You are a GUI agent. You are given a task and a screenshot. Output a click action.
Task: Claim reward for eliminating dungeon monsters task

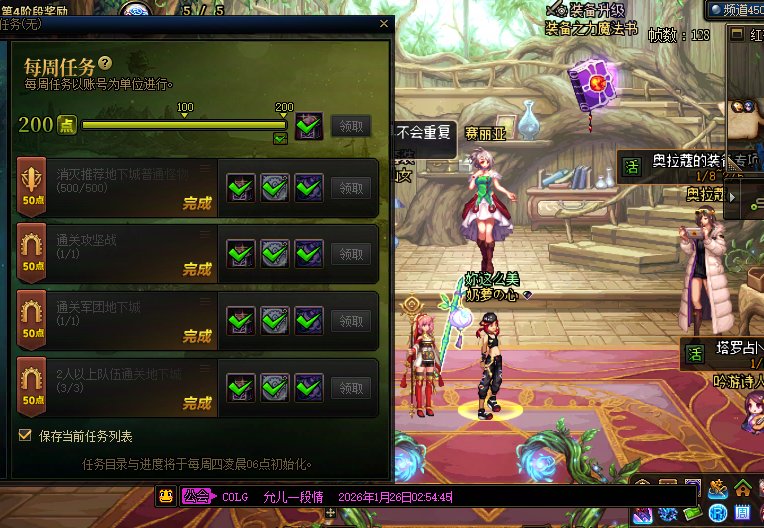[350, 188]
